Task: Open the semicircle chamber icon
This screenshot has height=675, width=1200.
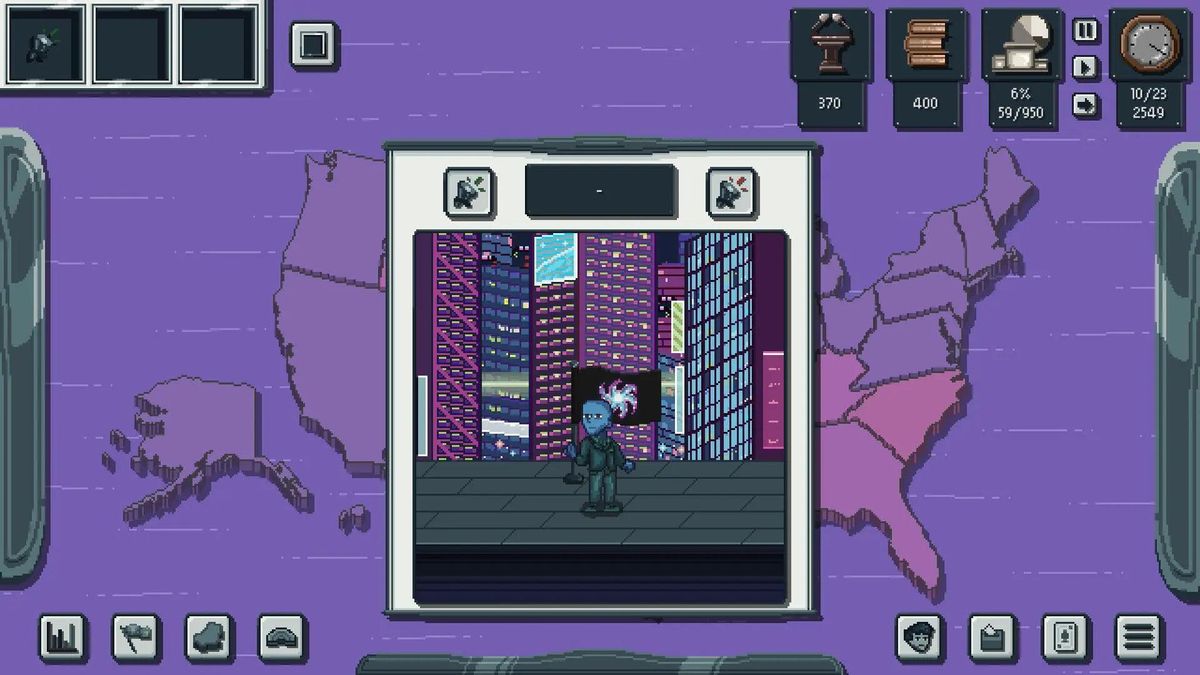Action: pyautogui.click(x=283, y=636)
